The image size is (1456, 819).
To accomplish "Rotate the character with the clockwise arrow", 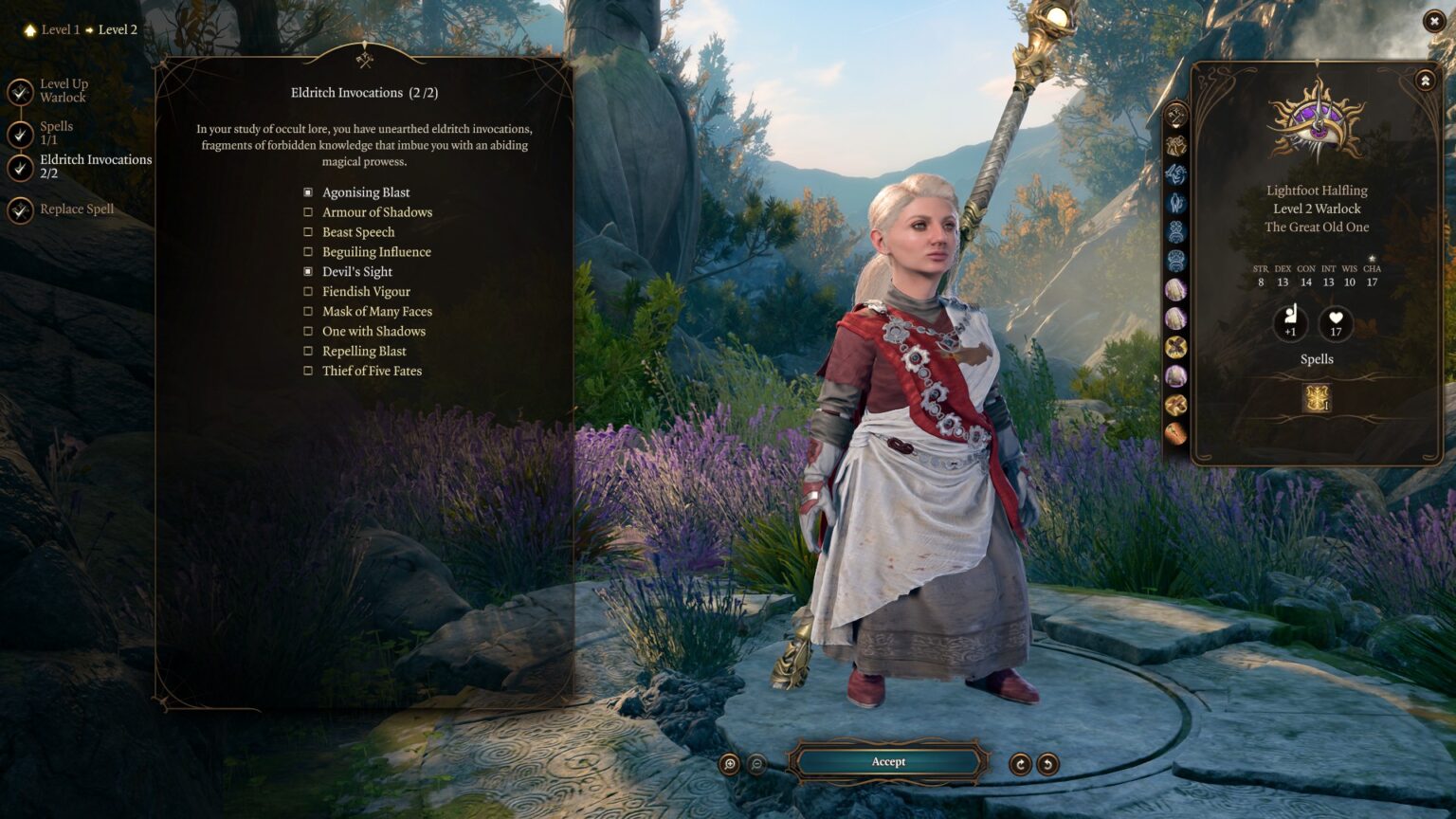I will 1020,764.
